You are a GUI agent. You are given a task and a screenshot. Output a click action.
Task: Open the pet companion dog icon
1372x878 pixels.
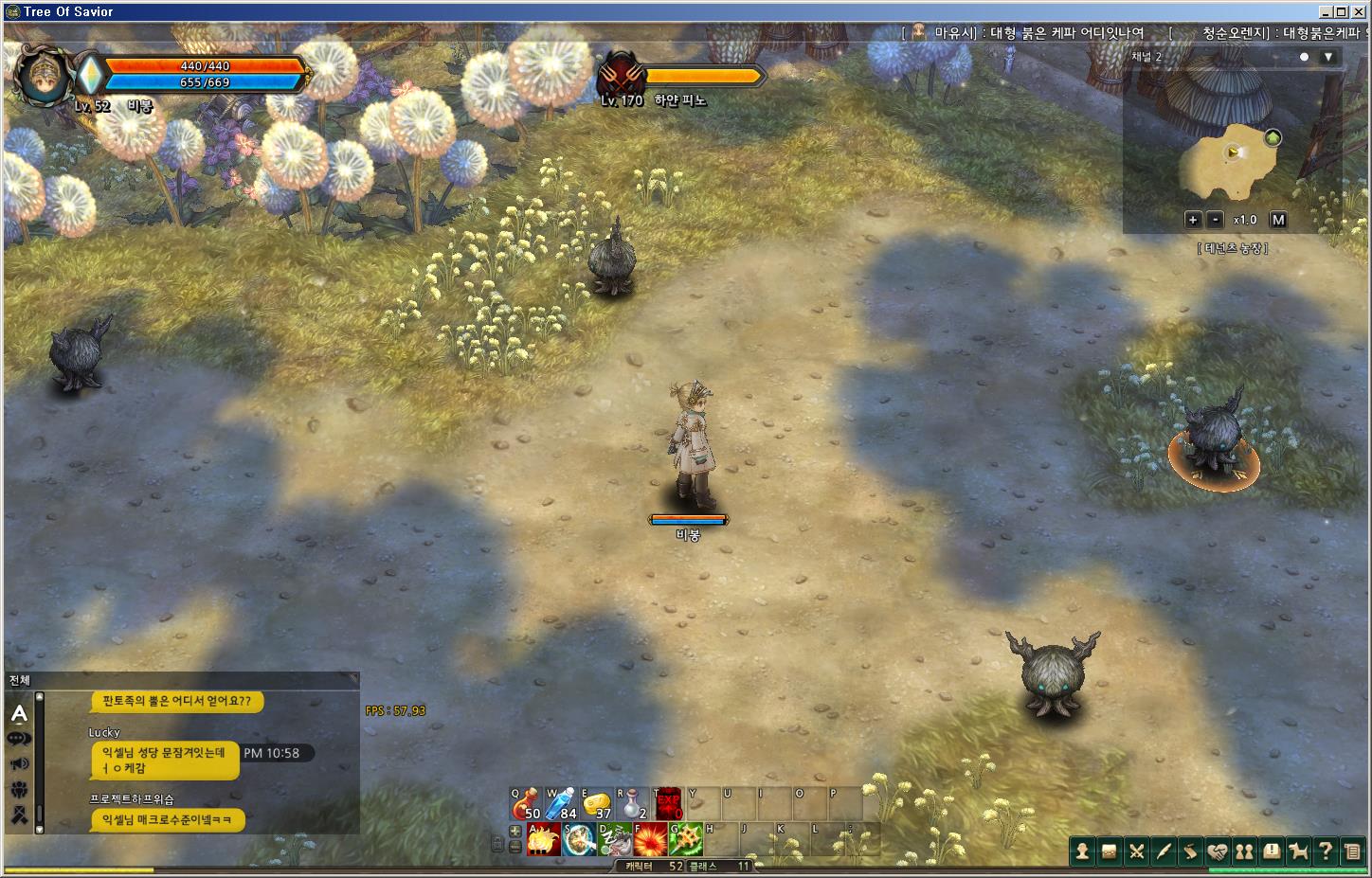click(x=1298, y=851)
